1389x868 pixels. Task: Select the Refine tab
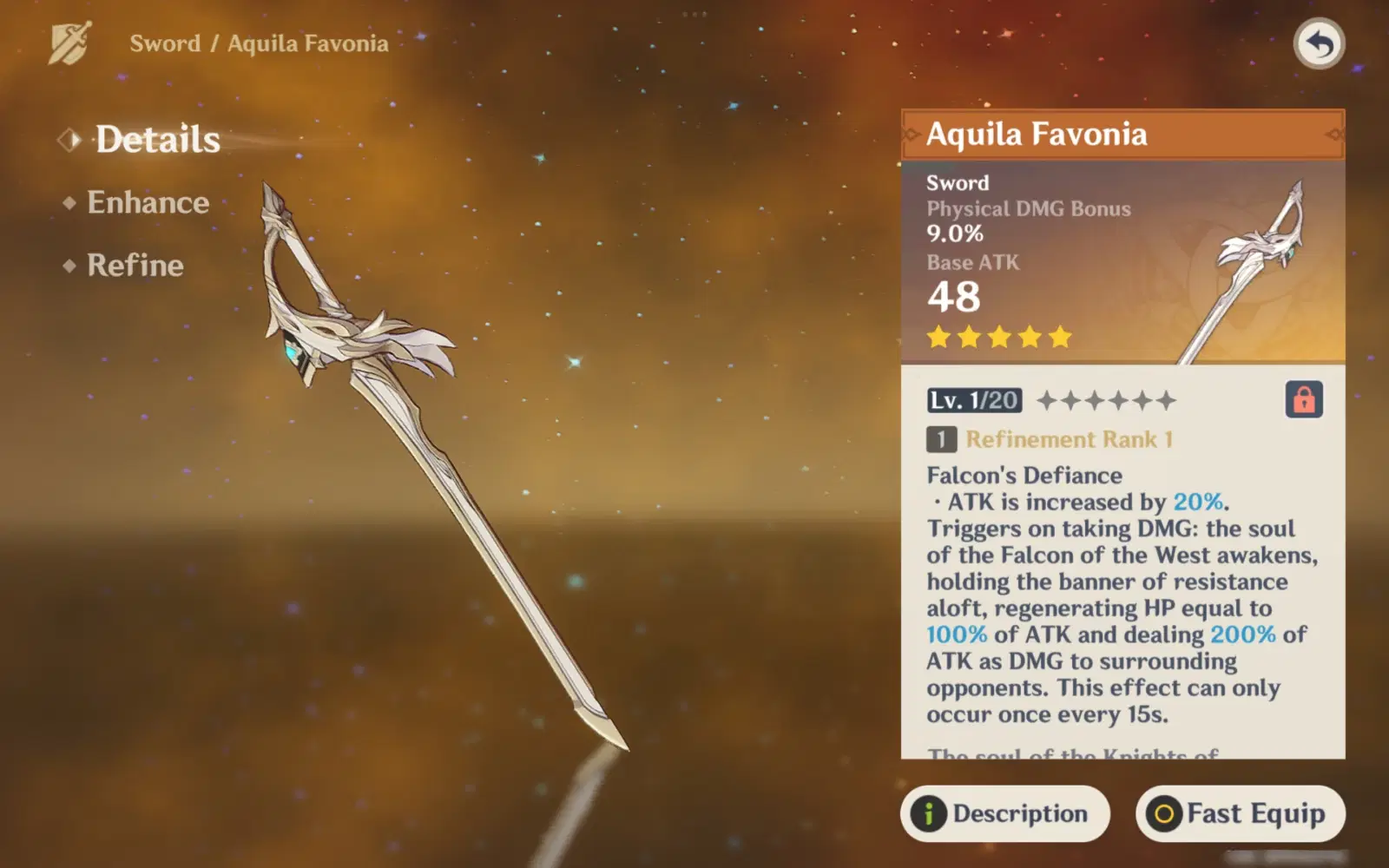point(135,266)
